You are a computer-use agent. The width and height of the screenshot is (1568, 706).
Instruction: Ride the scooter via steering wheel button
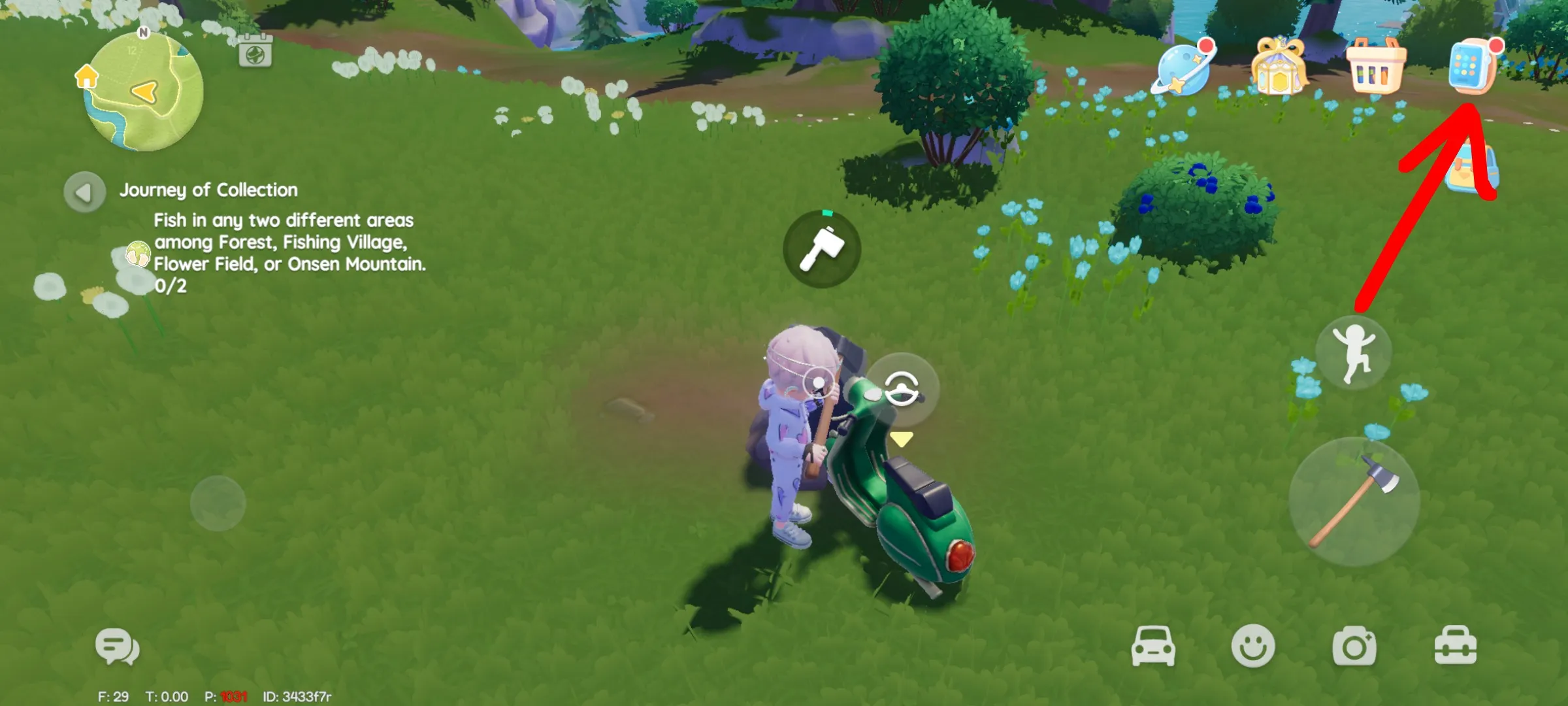point(902,389)
